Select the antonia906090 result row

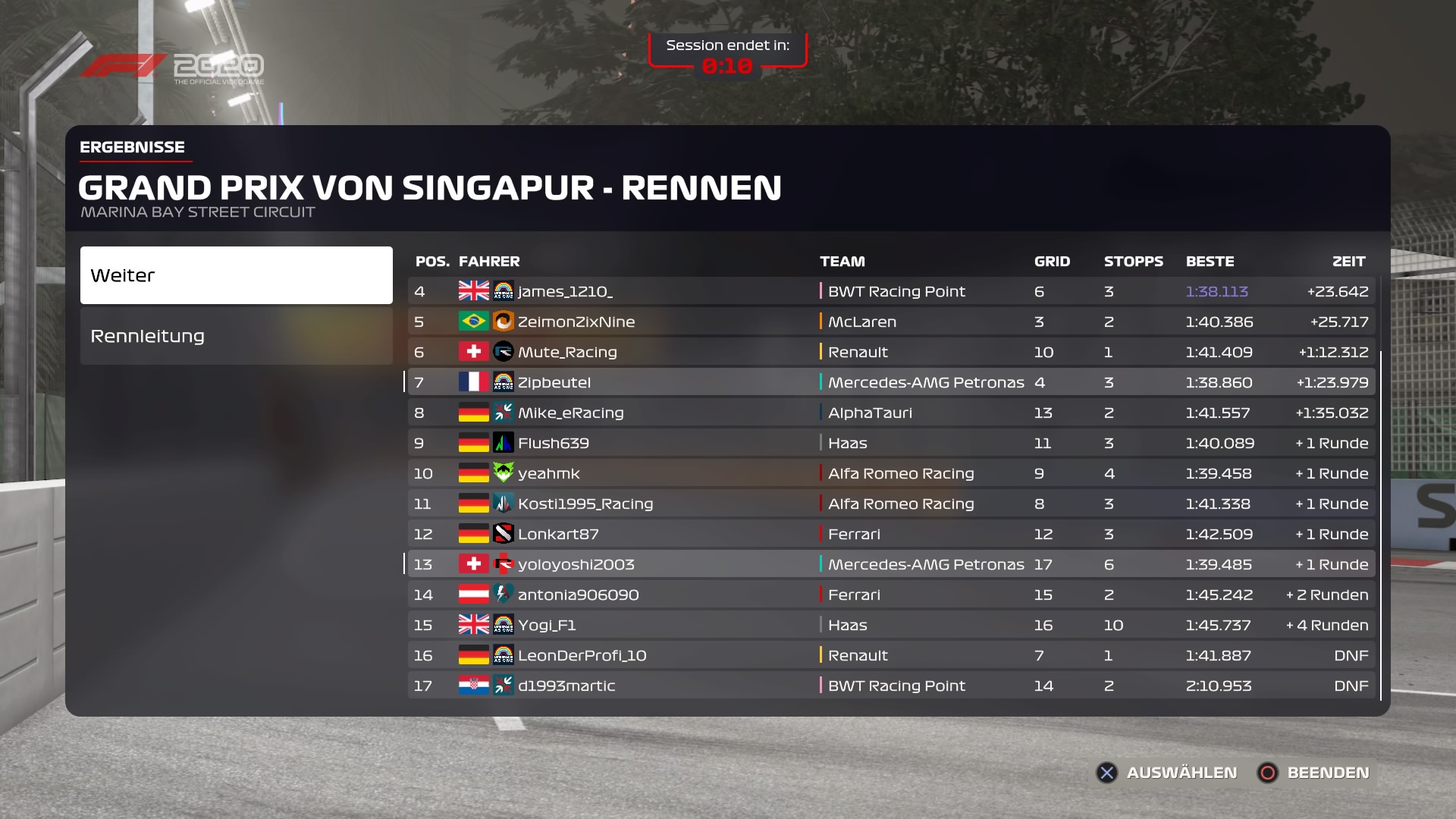(891, 595)
